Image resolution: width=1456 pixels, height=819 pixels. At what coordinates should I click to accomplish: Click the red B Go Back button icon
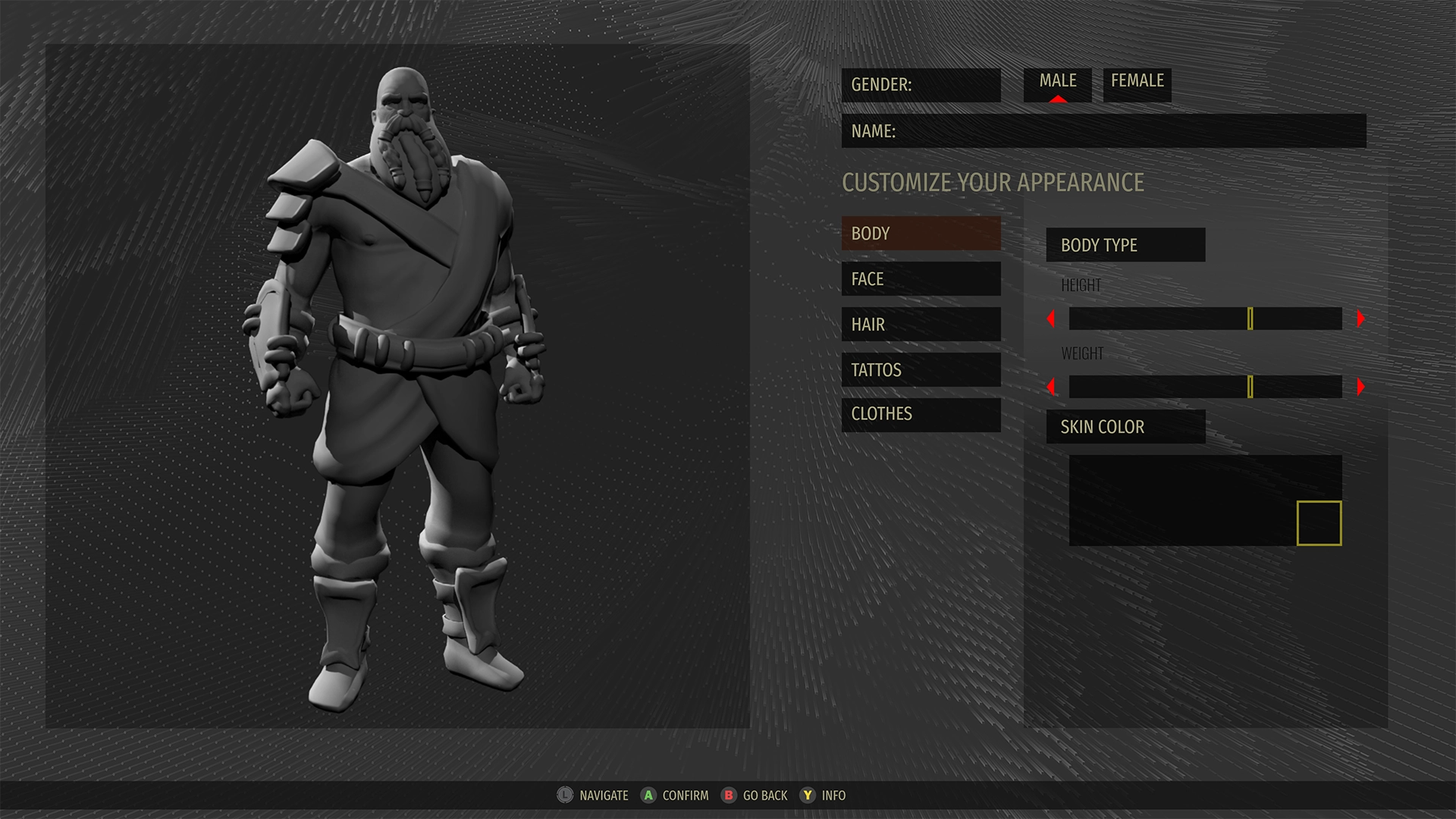pos(729,795)
